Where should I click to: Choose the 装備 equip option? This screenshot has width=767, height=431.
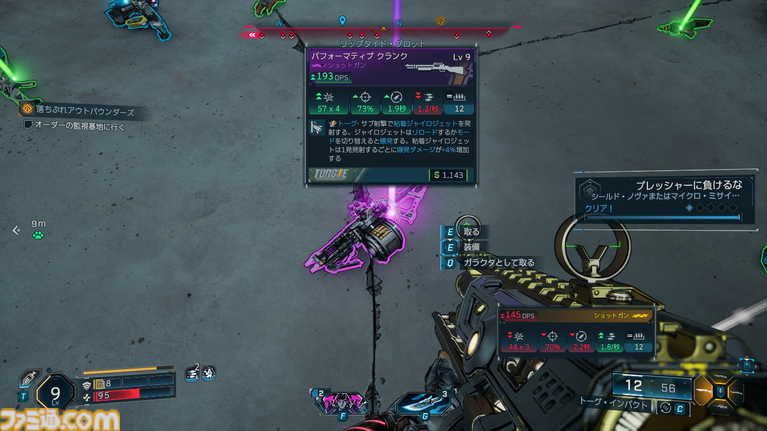point(471,246)
